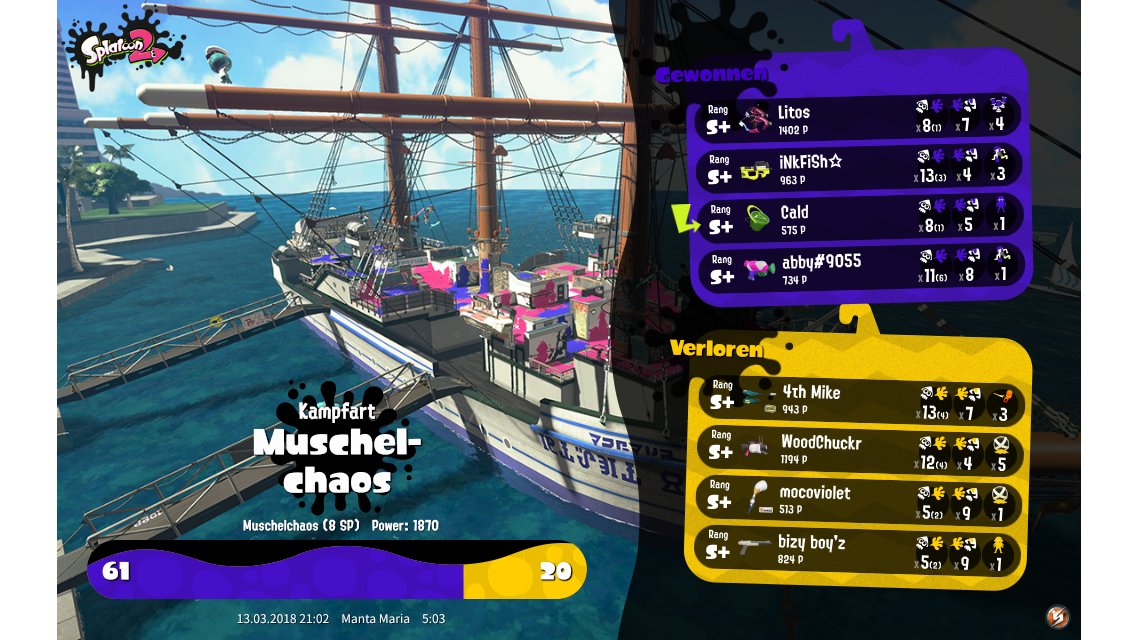This screenshot has width=1138, height=640.
Task: Select Litos's player row
Action: click(x=858, y=117)
